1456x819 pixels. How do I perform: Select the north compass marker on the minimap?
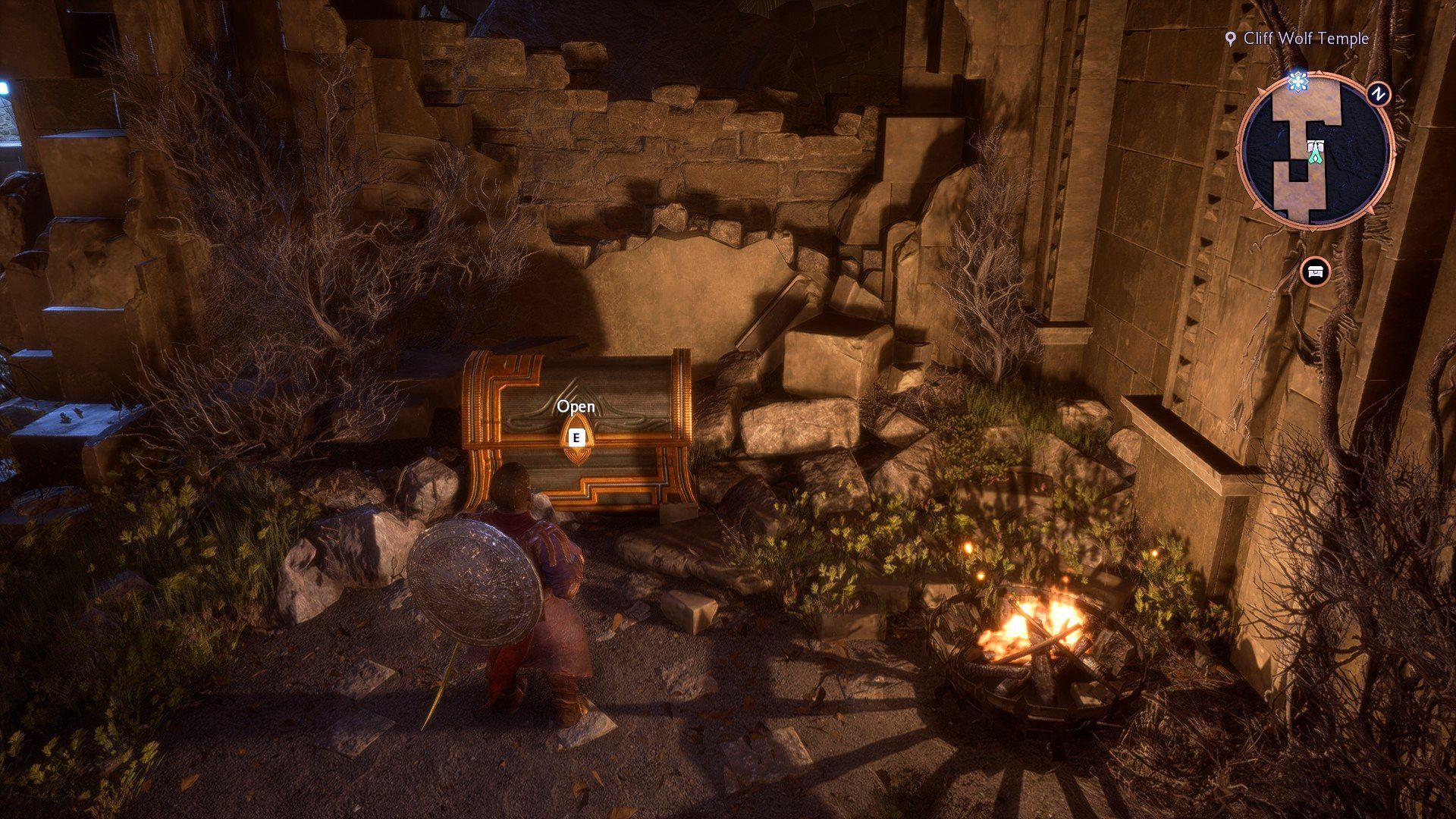pyautogui.click(x=1378, y=94)
